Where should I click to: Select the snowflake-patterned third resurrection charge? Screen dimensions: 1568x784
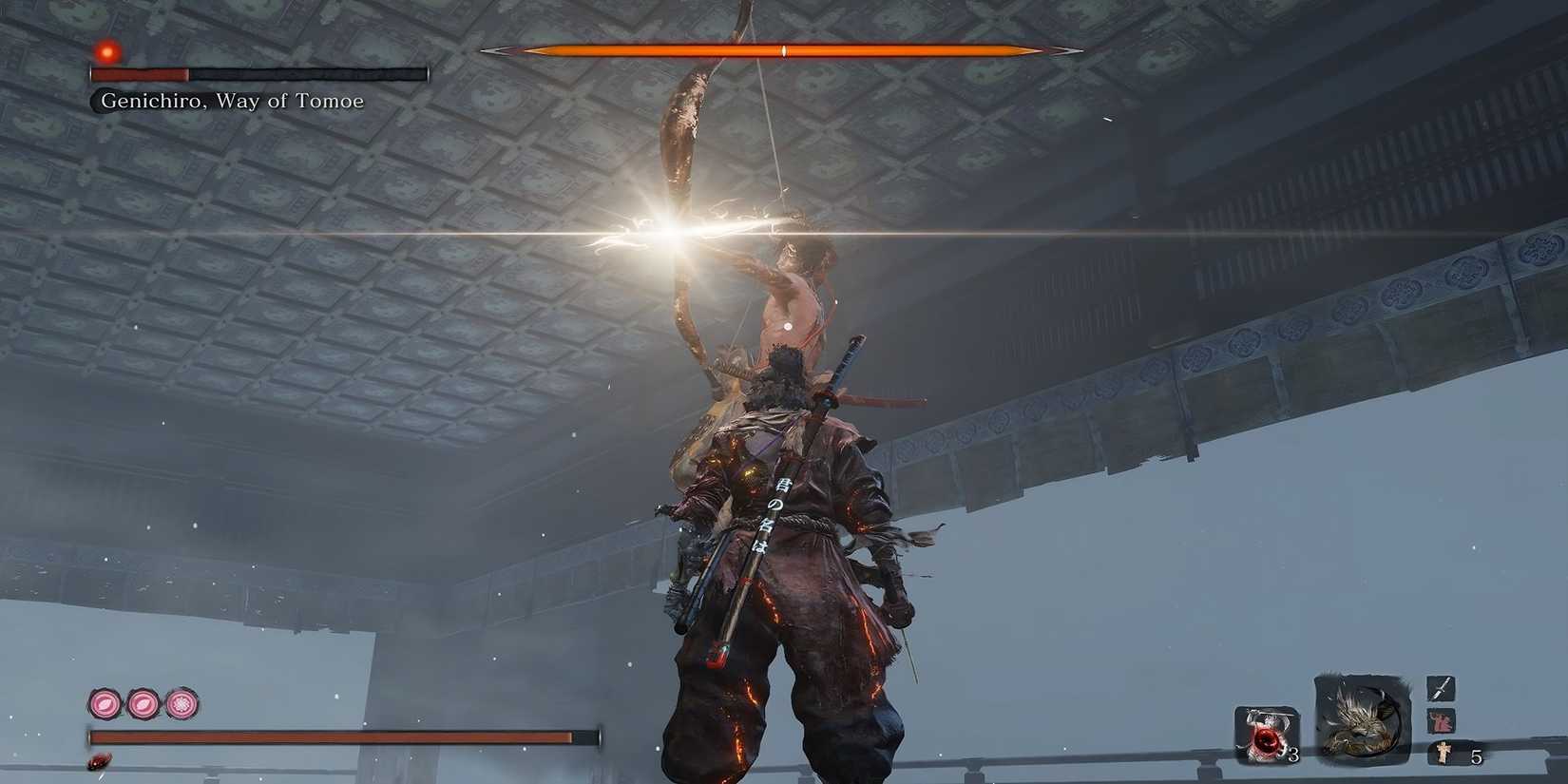(x=181, y=703)
